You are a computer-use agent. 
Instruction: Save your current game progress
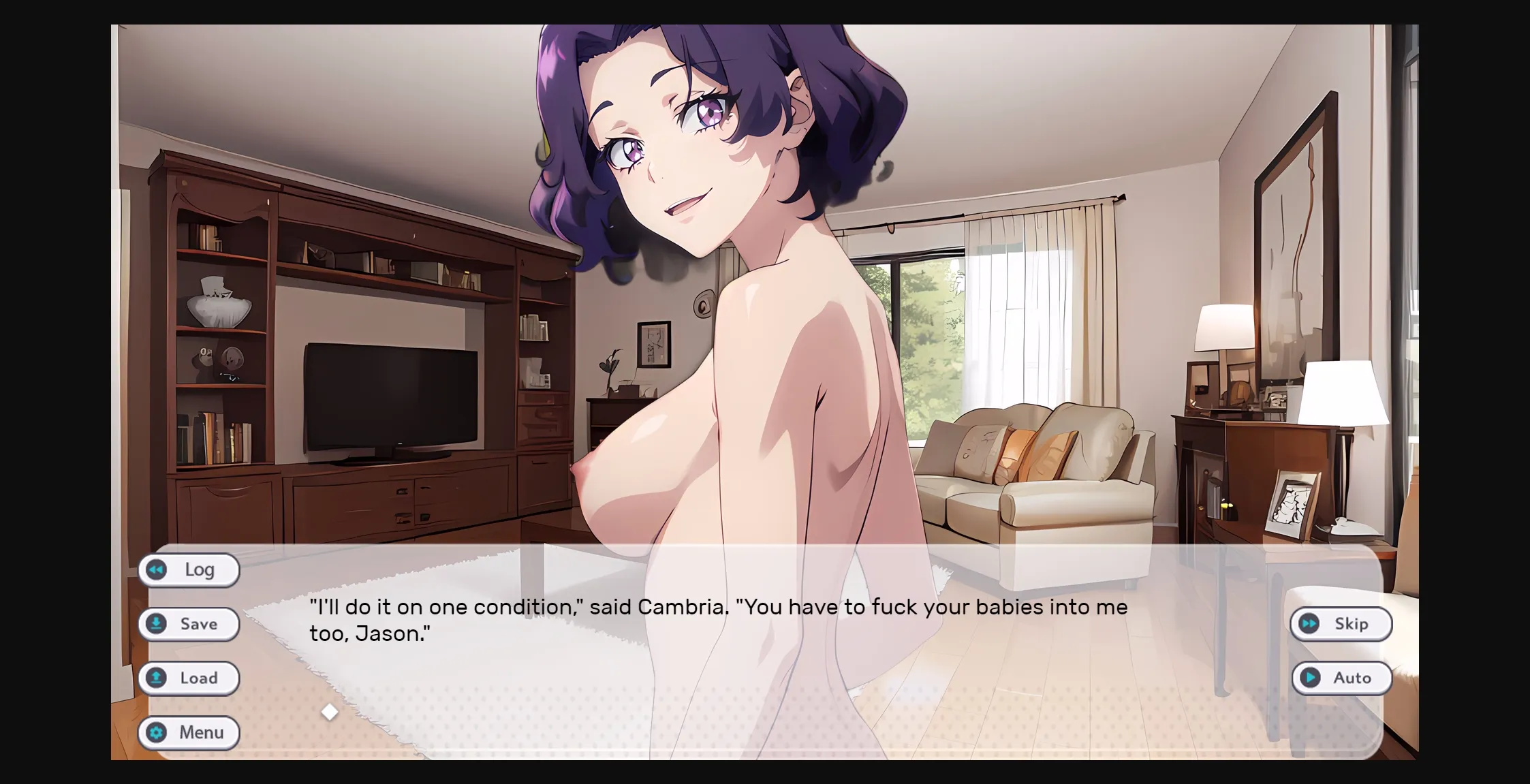tap(189, 624)
